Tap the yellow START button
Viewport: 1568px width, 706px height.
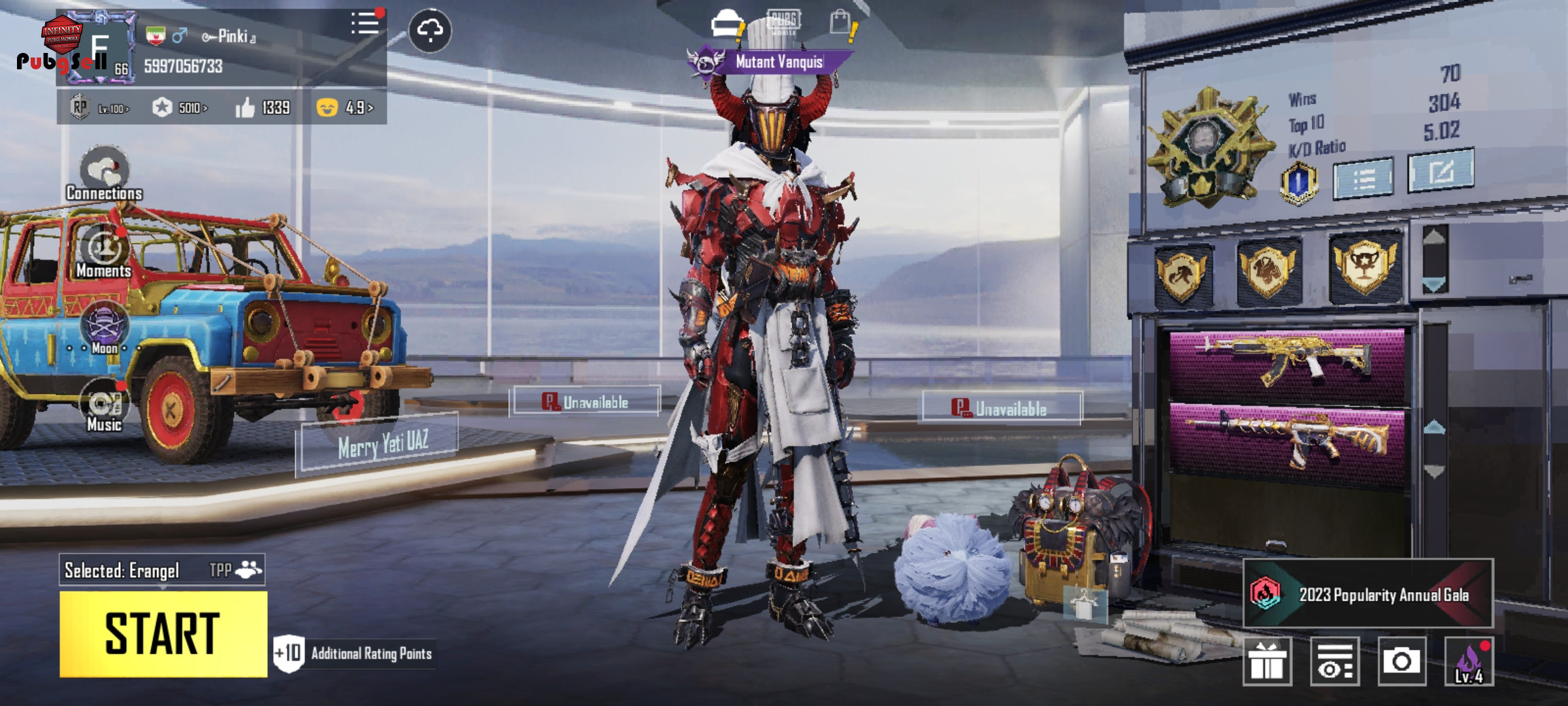tap(163, 633)
